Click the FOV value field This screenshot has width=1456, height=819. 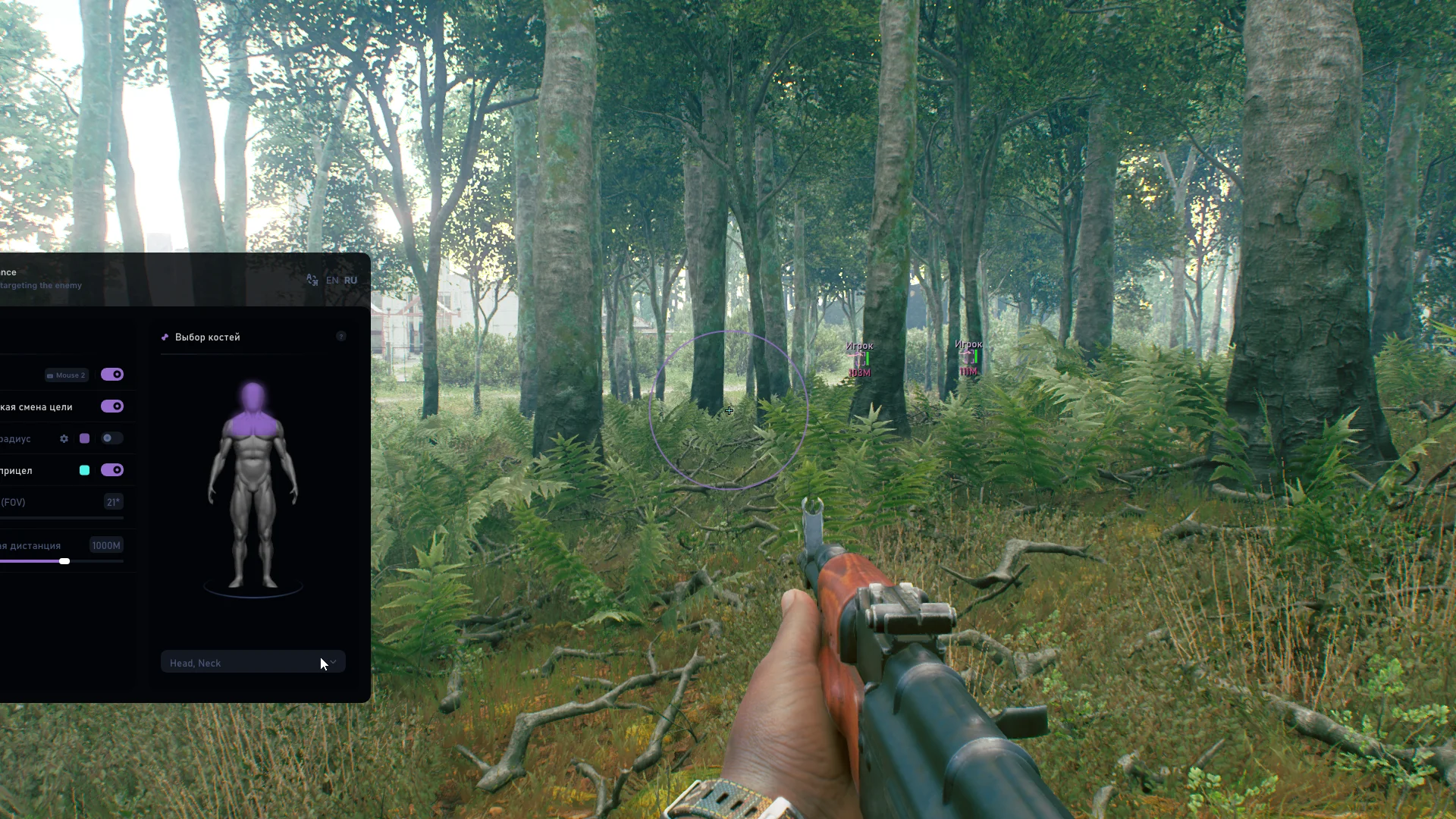point(113,502)
